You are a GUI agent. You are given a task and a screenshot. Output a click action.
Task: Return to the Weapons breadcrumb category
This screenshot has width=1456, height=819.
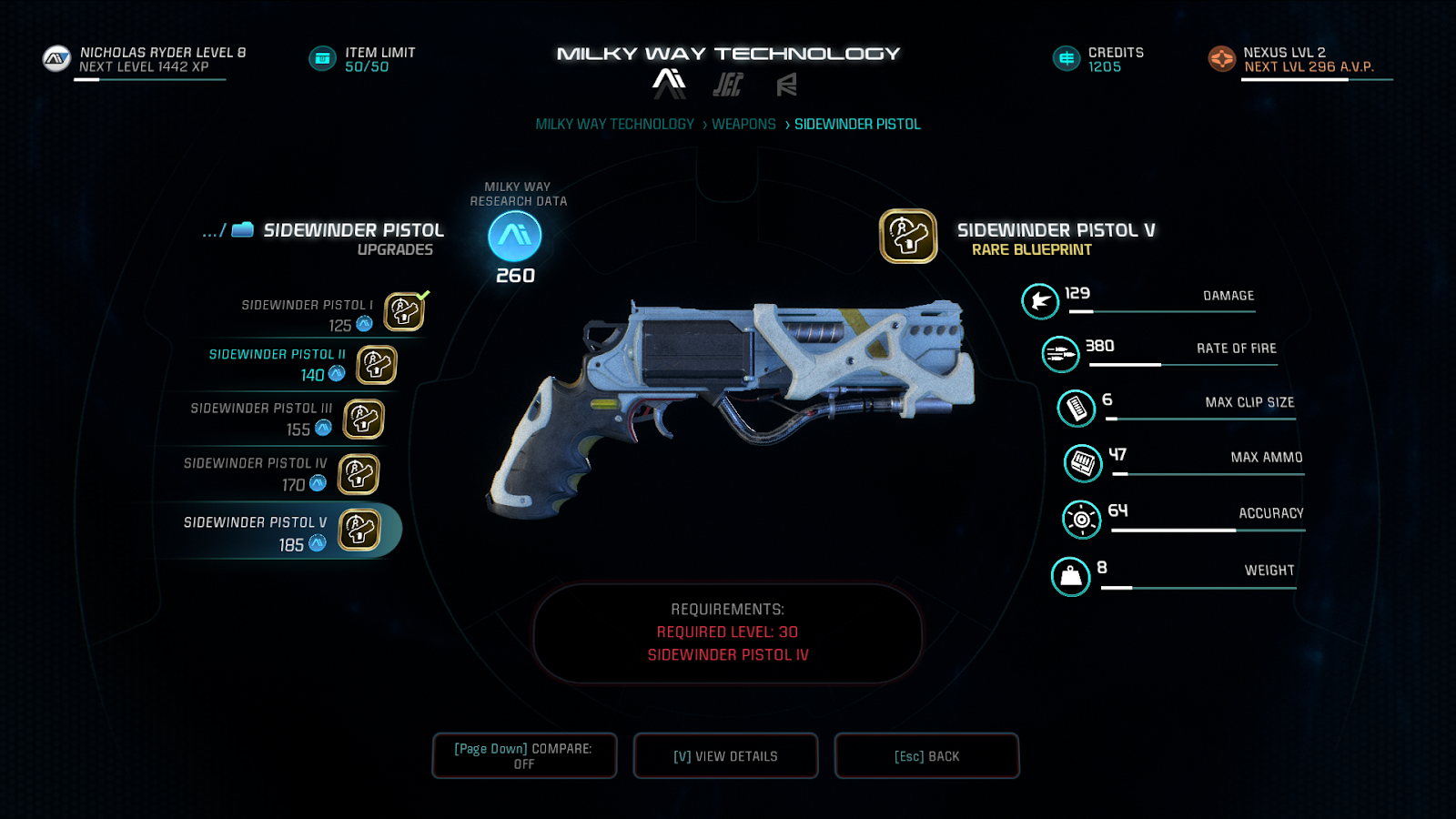pyautogui.click(x=743, y=125)
